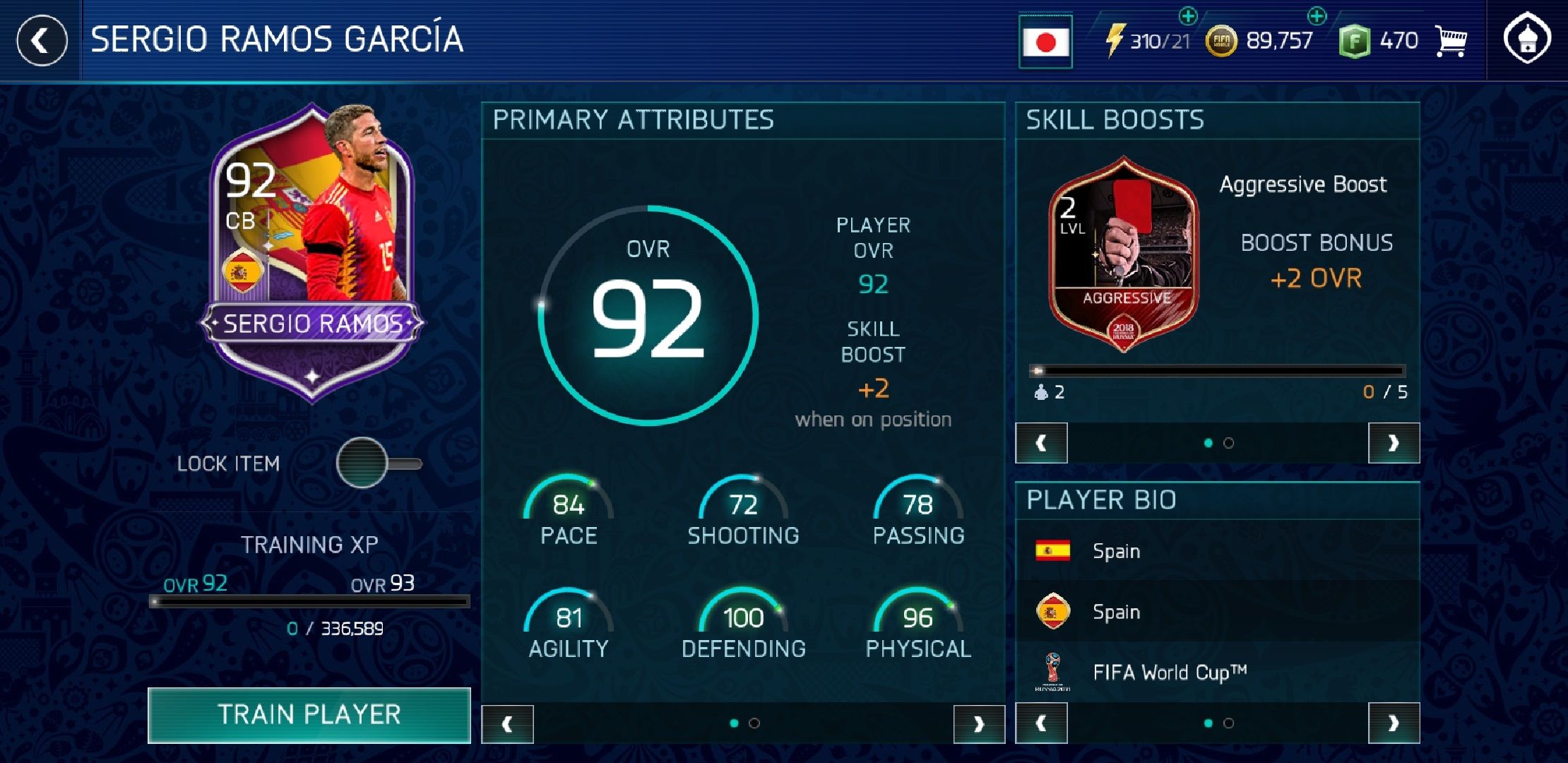Image resolution: width=1568 pixels, height=763 pixels.
Task: Open the shopping cart store
Action: point(1452,40)
